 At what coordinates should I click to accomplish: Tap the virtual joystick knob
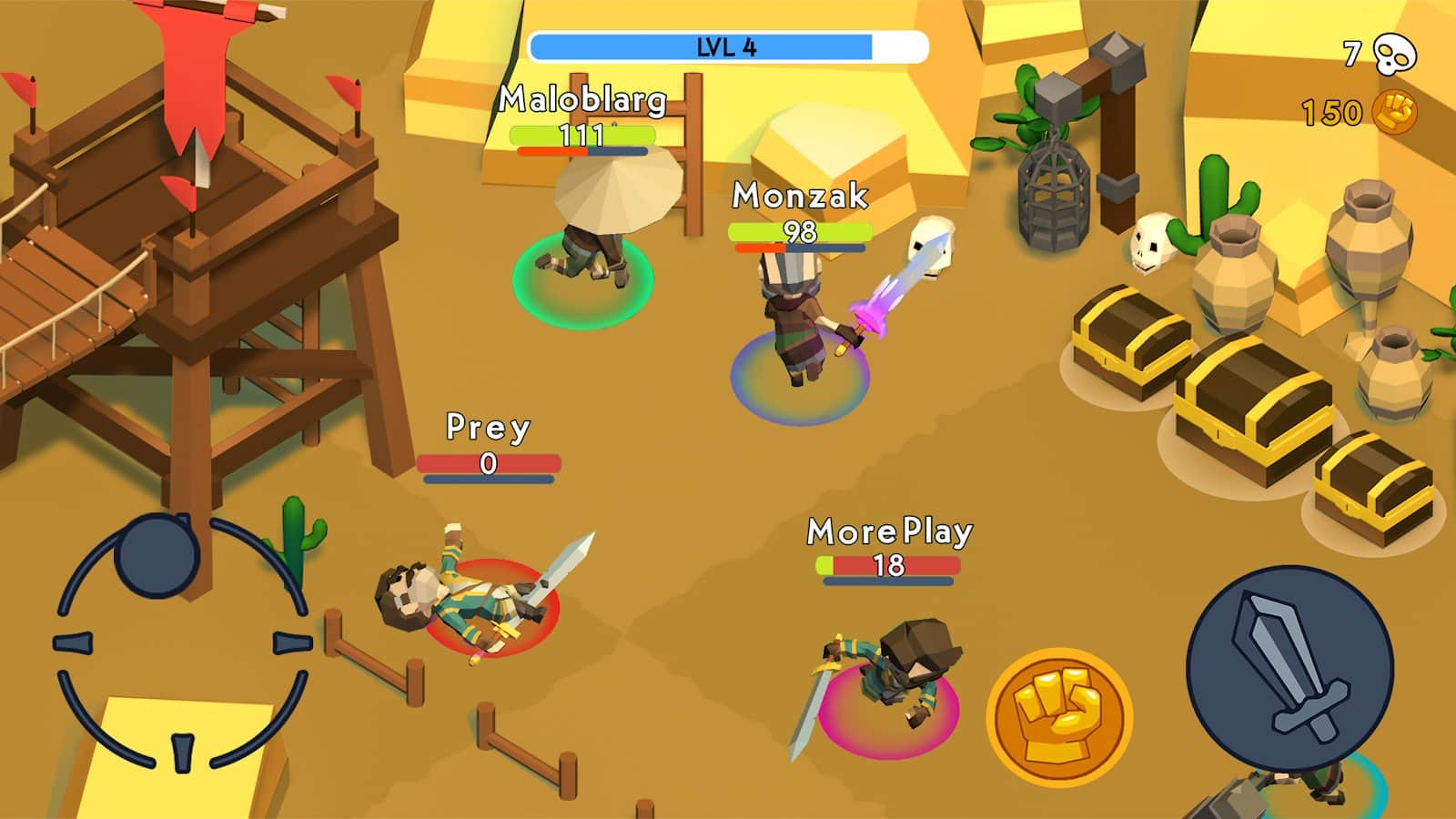[x=157, y=554]
